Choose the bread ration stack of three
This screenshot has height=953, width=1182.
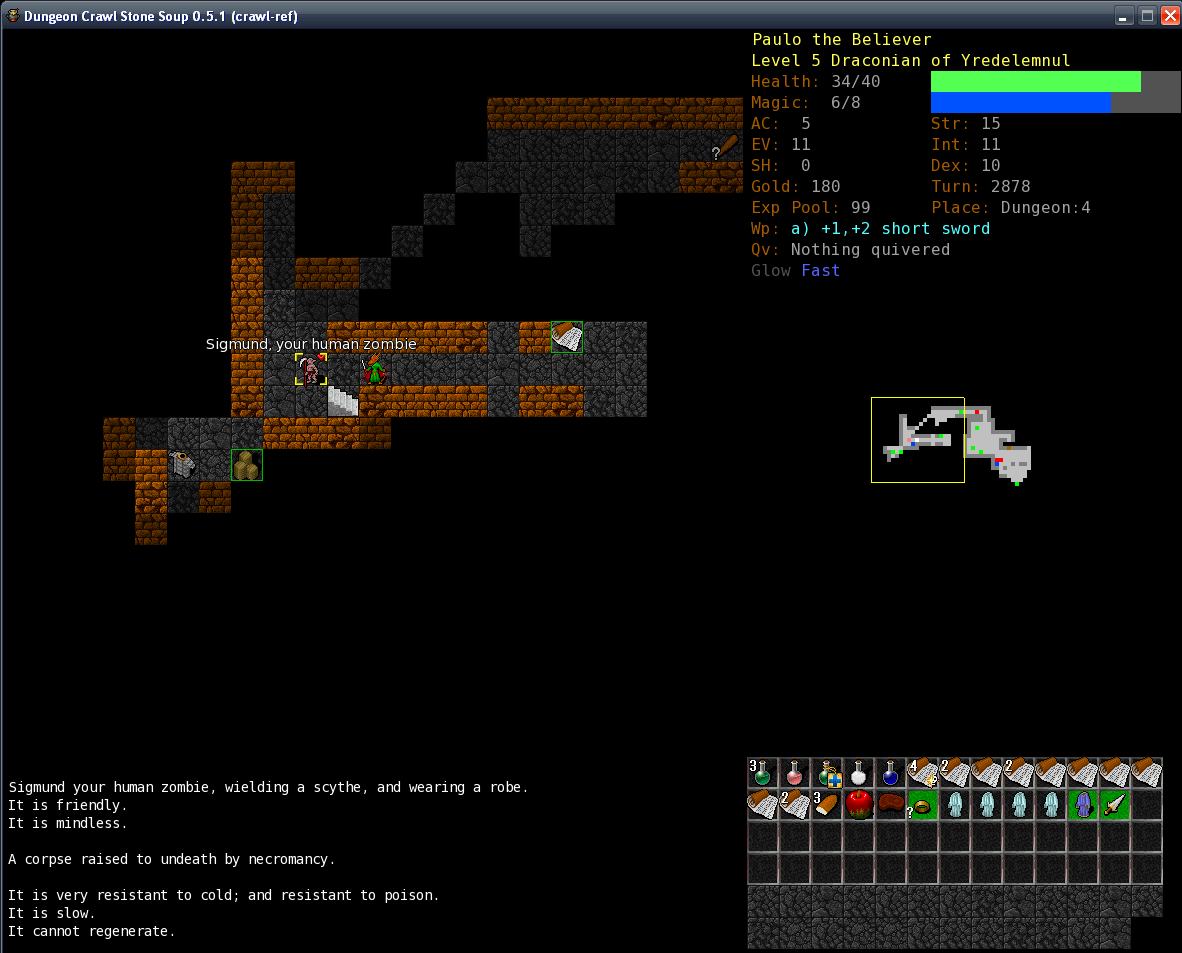point(827,805)
